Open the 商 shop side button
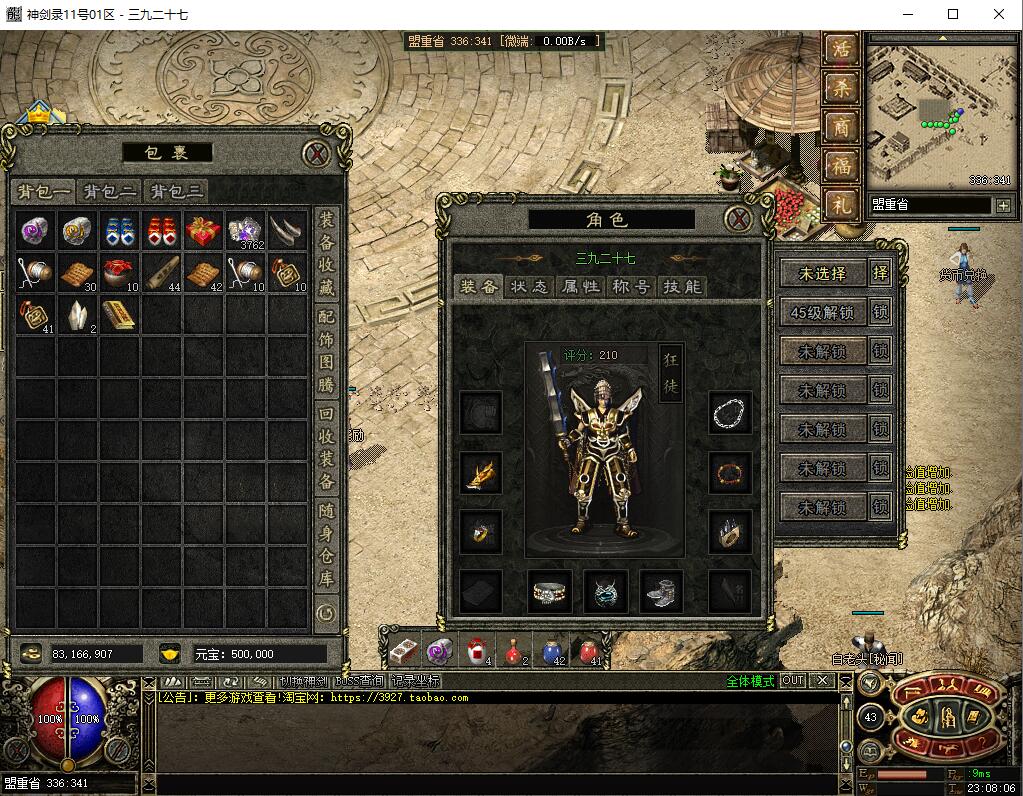The height and width of the screenshot is (796, 1023). point(842,126)
